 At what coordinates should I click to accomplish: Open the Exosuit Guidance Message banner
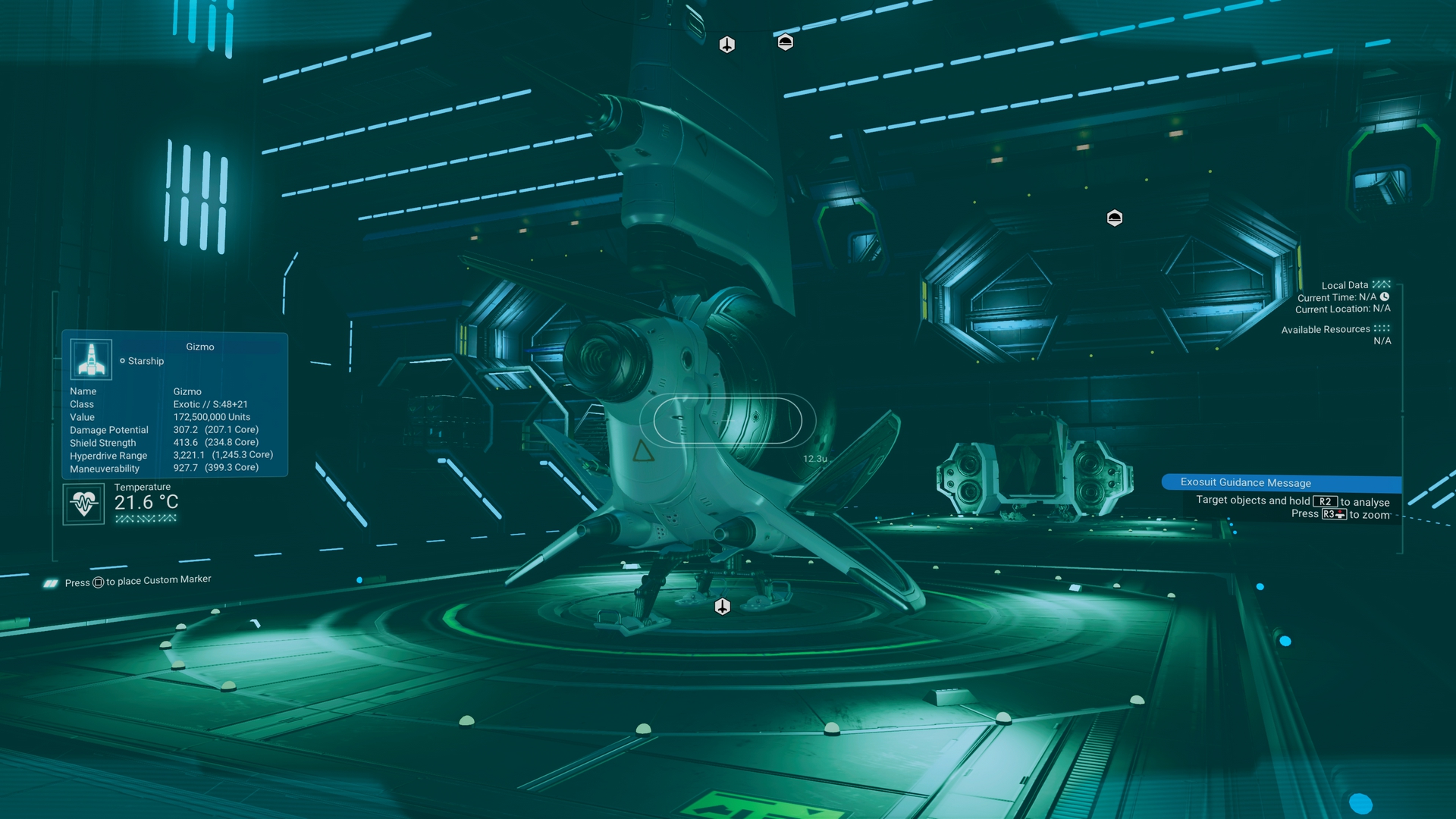coord(1281,482)
